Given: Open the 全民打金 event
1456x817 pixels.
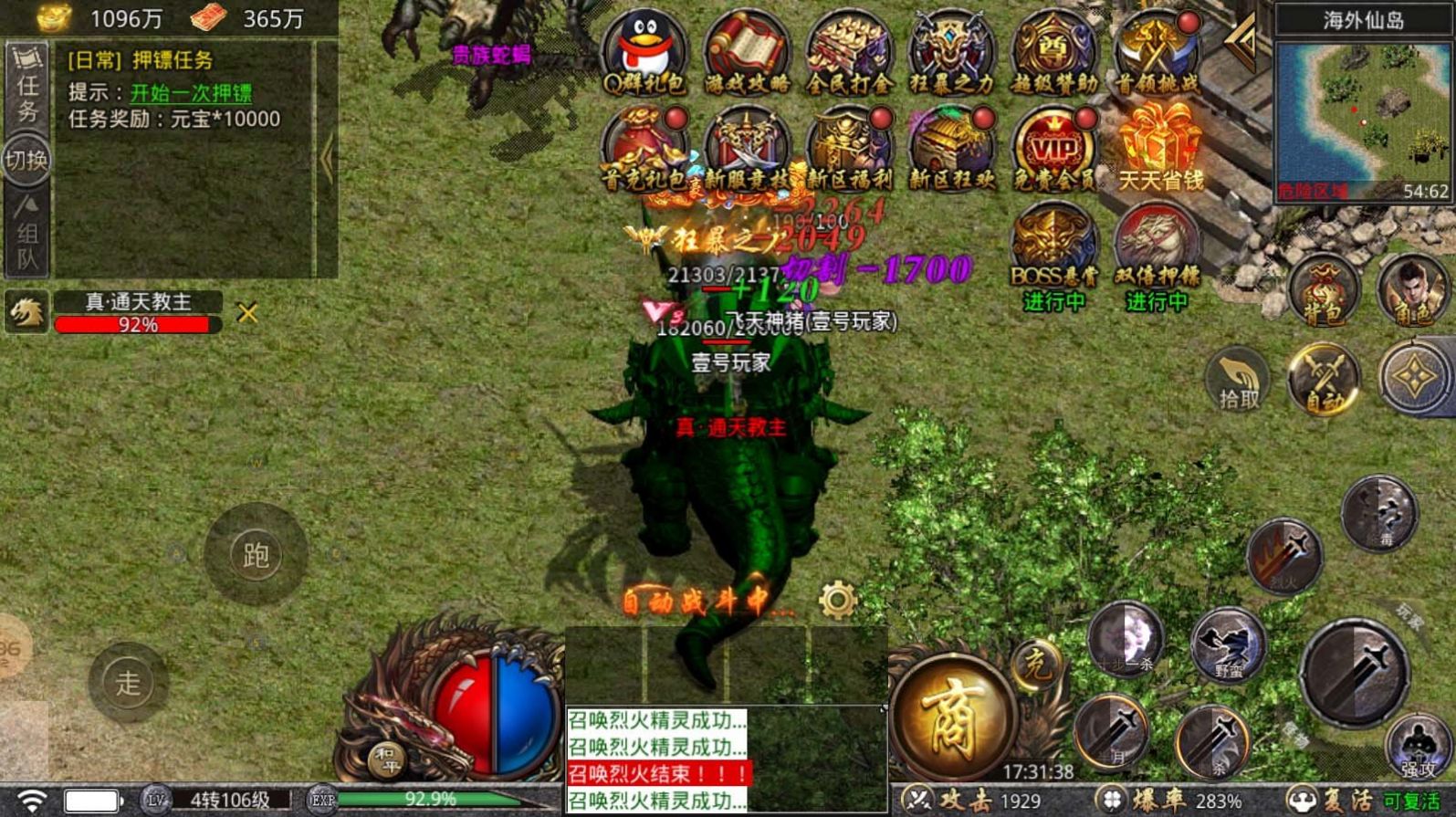Looking at the screenshot, I should tap(849, 51).
